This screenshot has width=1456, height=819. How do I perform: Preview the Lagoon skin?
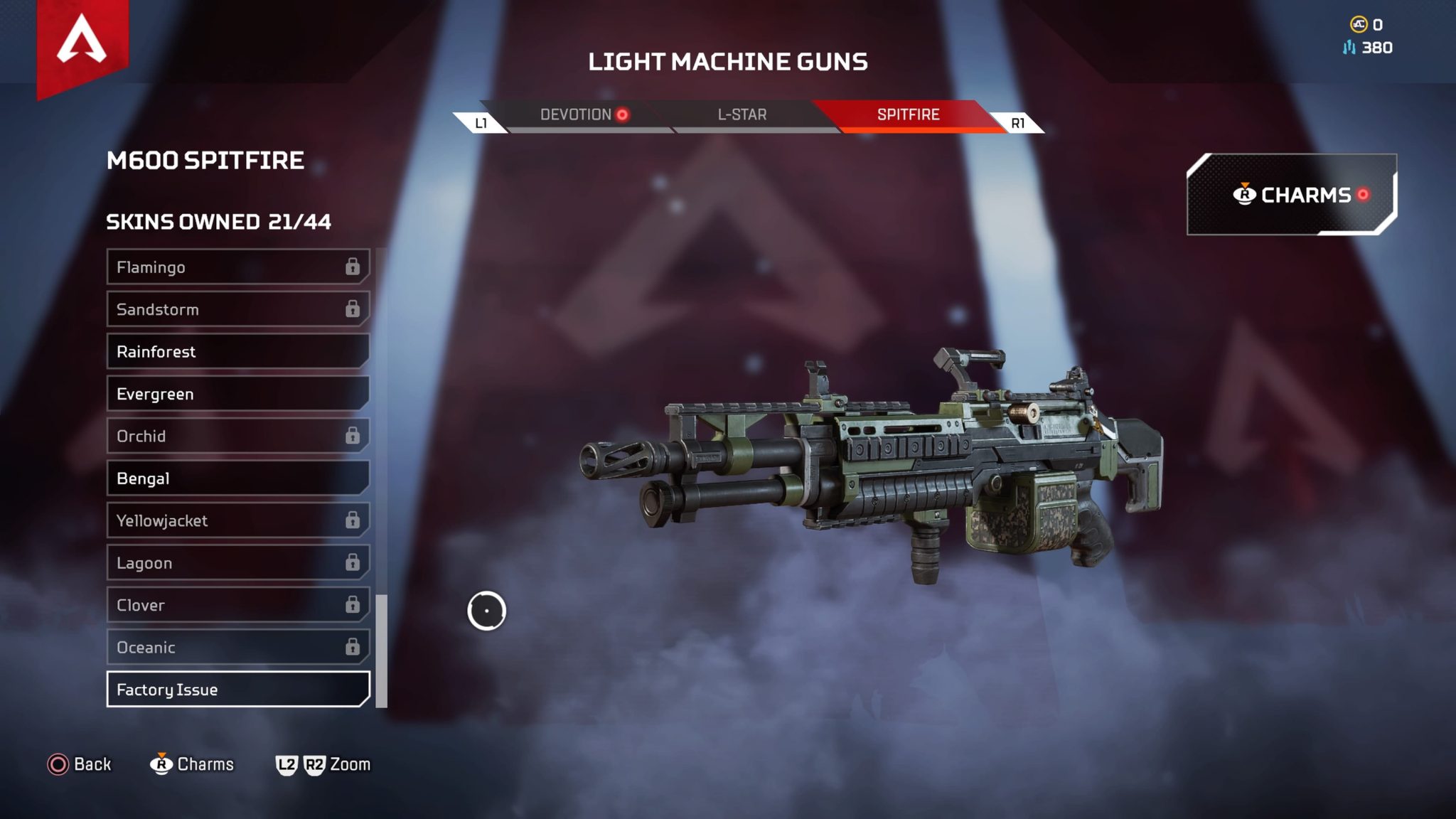point(237,563)
